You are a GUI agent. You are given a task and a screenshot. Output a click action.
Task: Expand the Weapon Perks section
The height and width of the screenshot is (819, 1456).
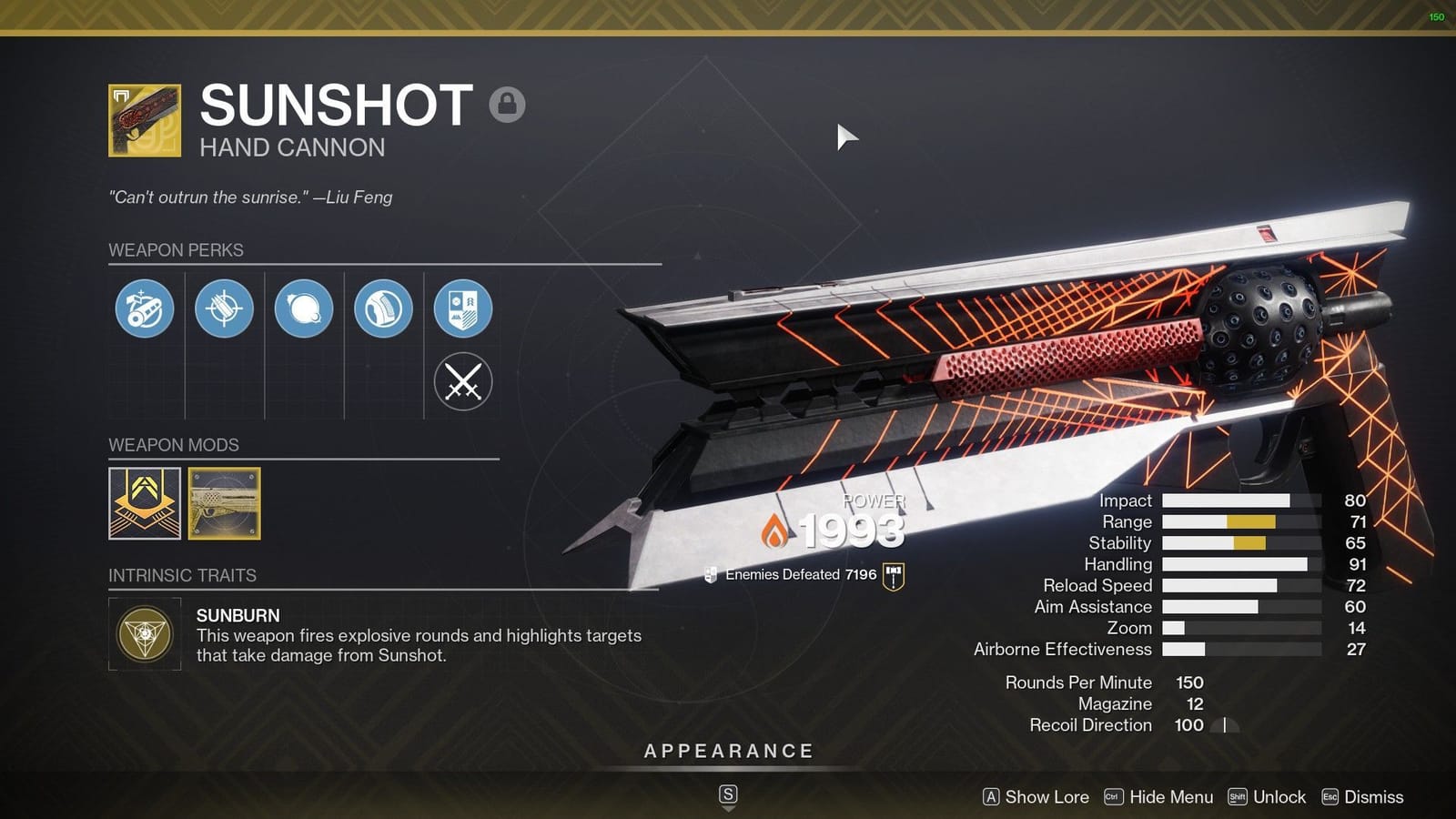pyautogui.click(x=176, y=250)
